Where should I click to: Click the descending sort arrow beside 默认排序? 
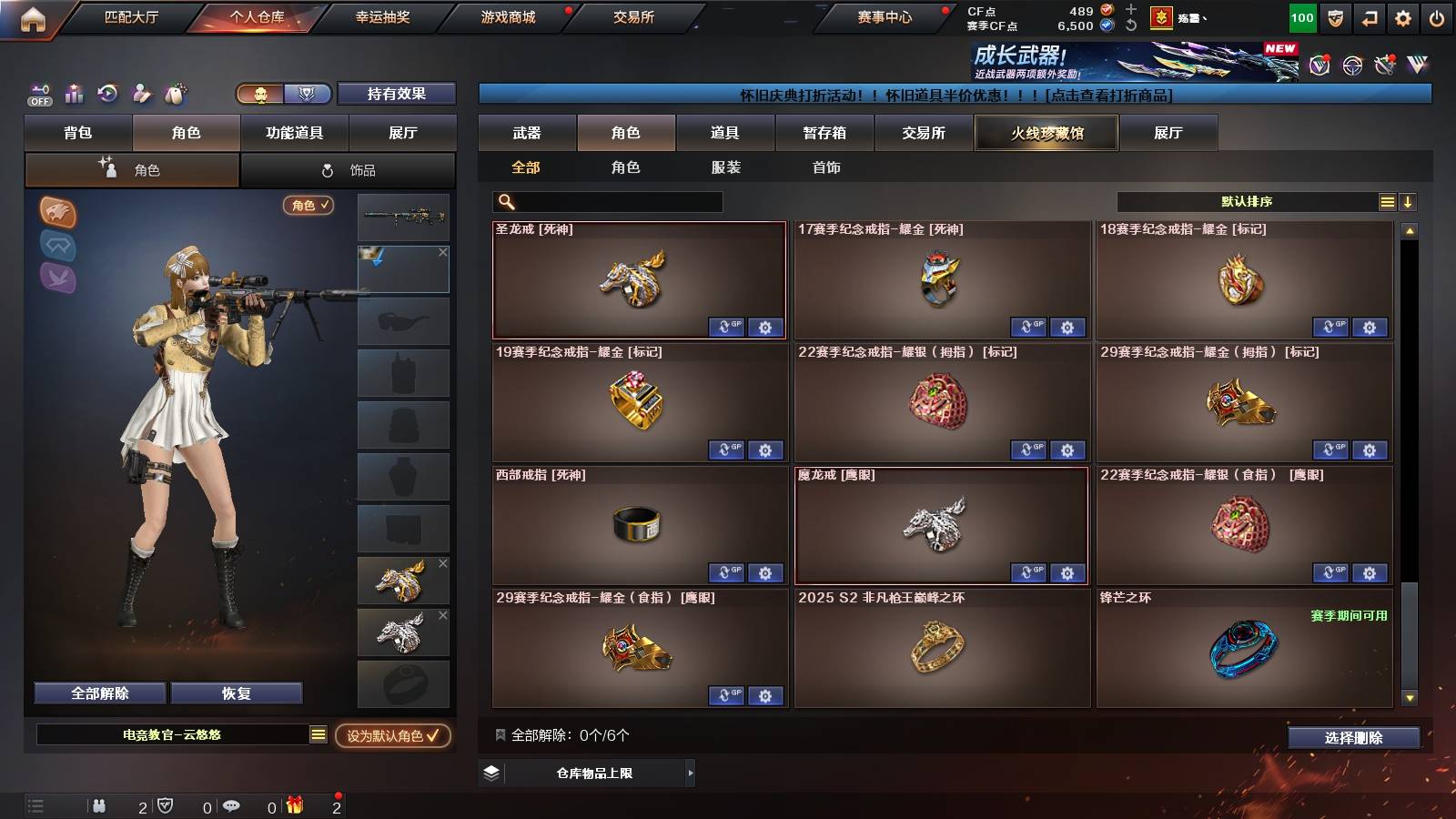1407,201
